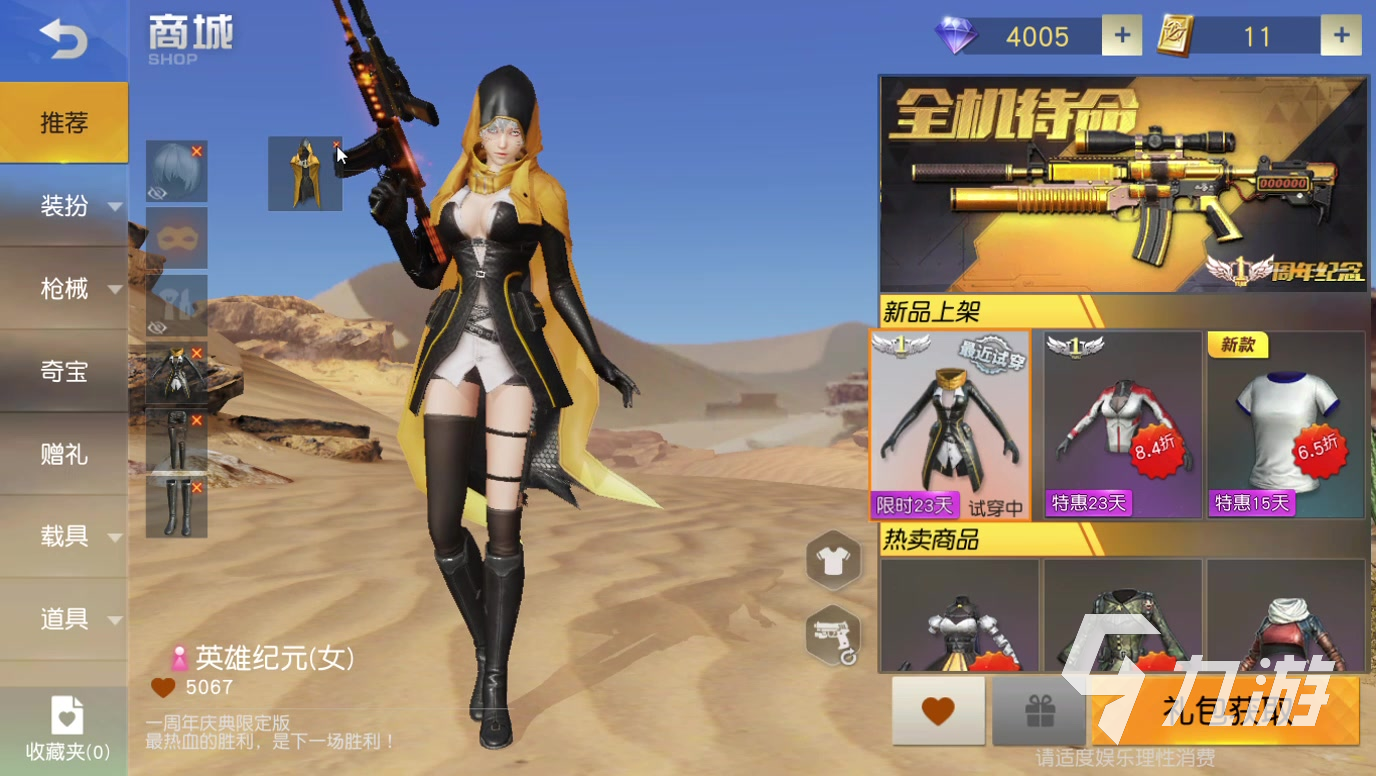Open the 赠礼 tab
This screenshot has width=1376, height=776.
64,455
